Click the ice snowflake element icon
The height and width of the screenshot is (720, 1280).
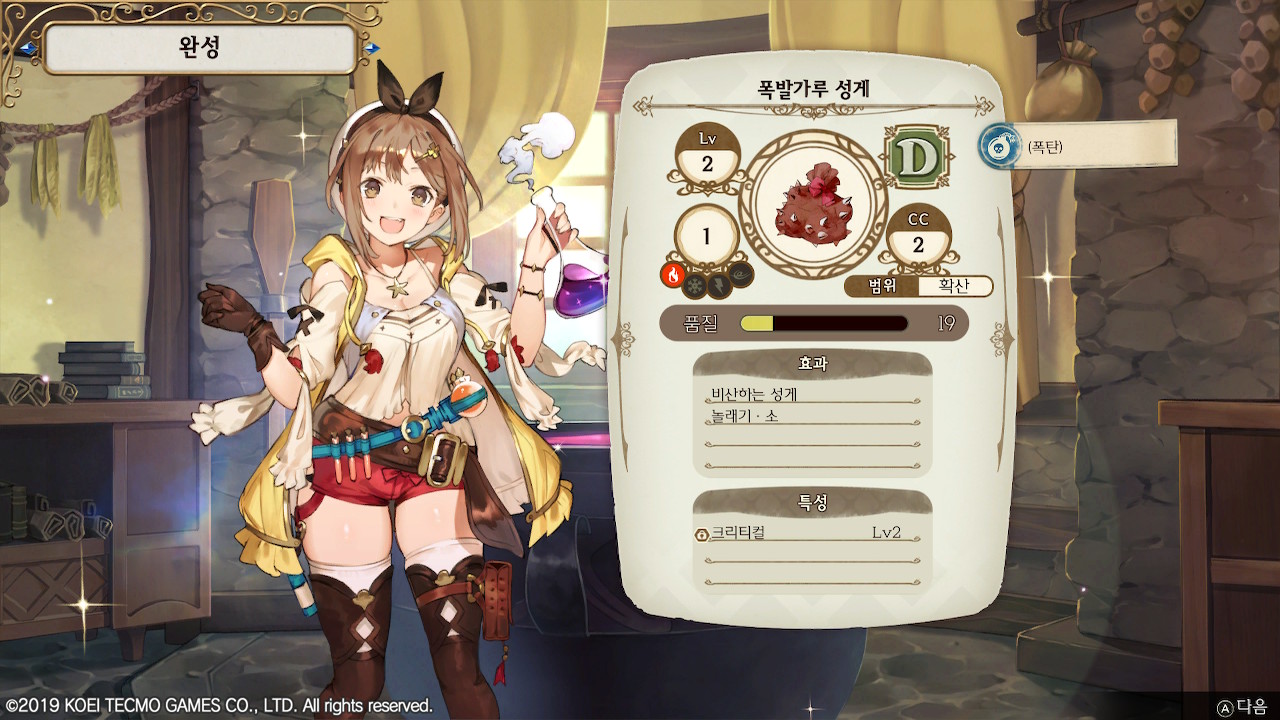click(695, 286)
